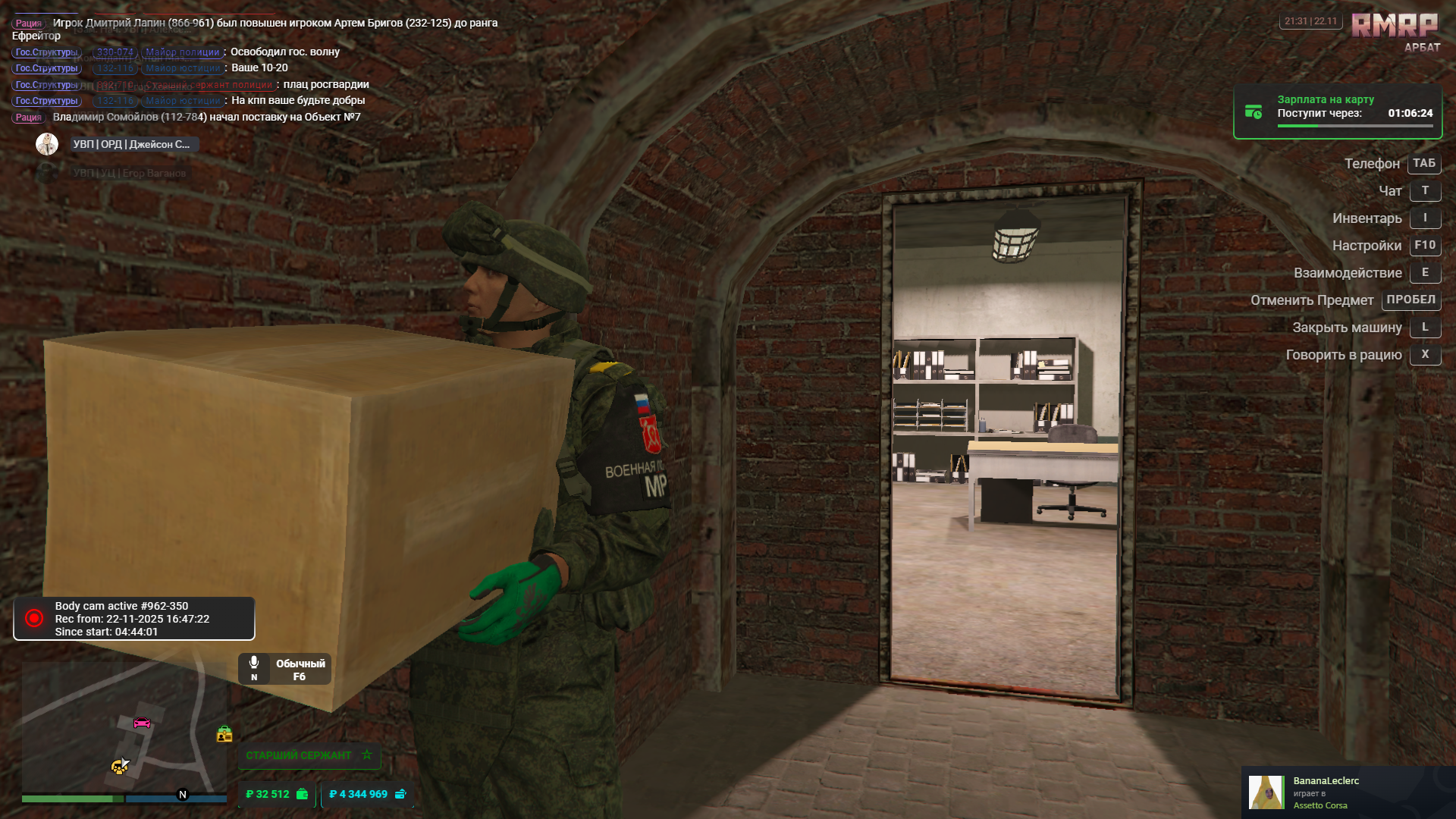Click the green wallet icon near cash amount
The width and height of the screenshot is (1456, 819).
(301, 794)
